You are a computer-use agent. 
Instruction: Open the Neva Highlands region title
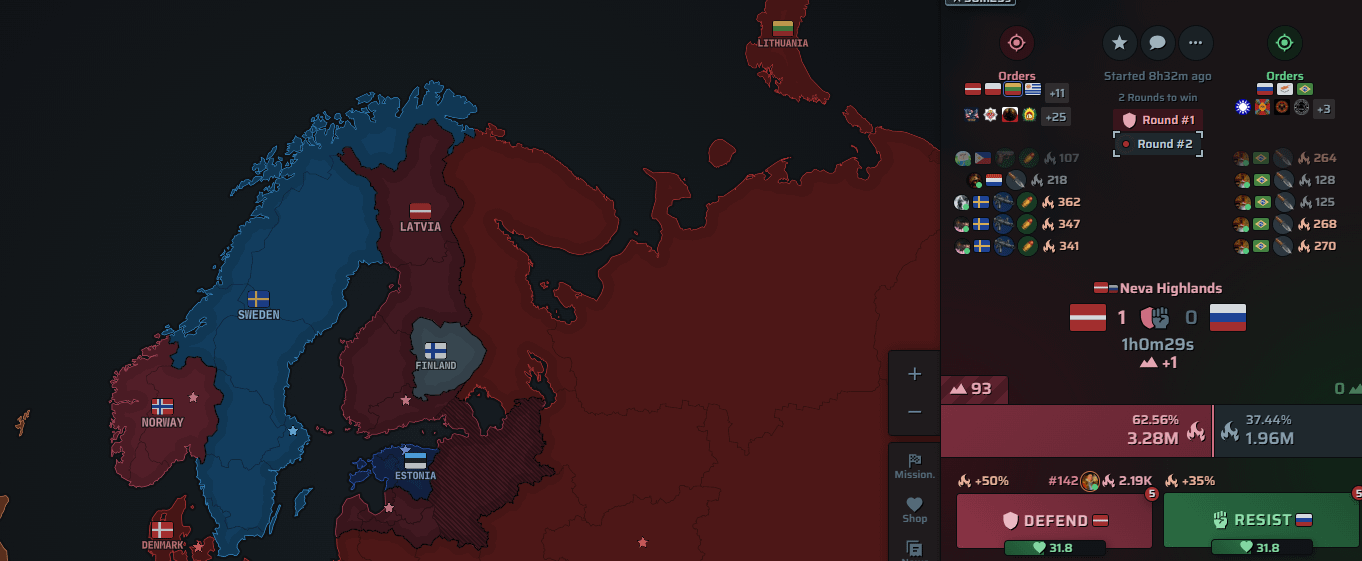point(1158,288)
